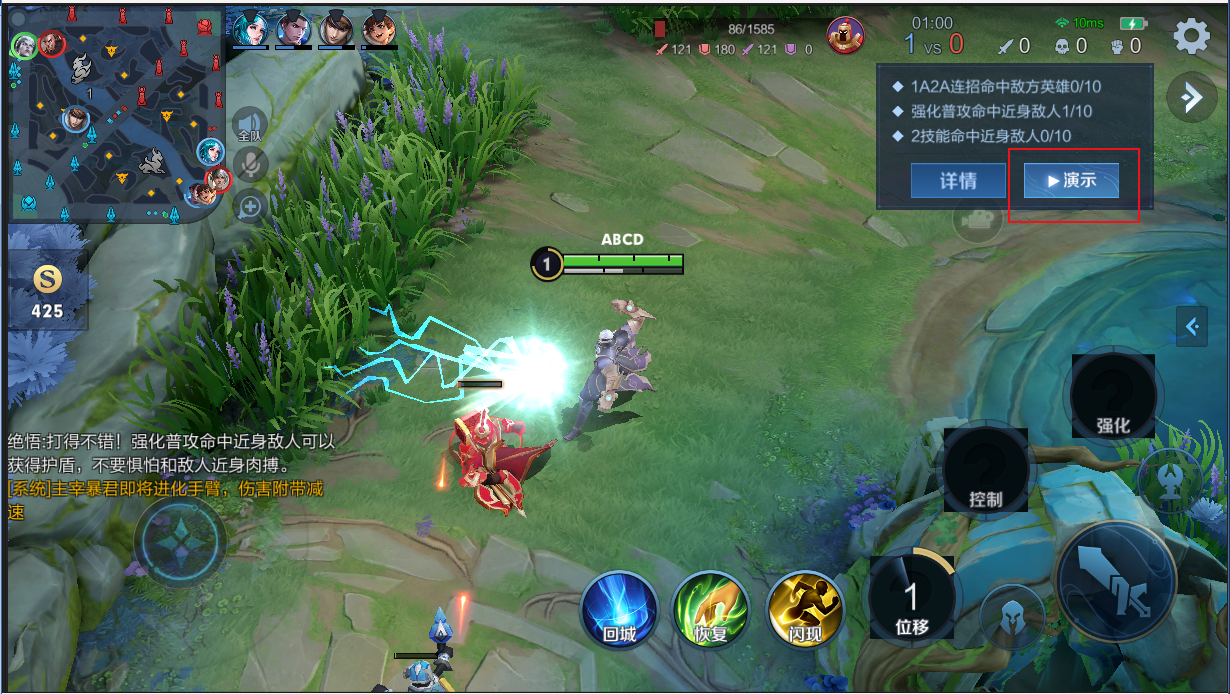Toggle the 全队 team speaker button

[x=249, y=124]
